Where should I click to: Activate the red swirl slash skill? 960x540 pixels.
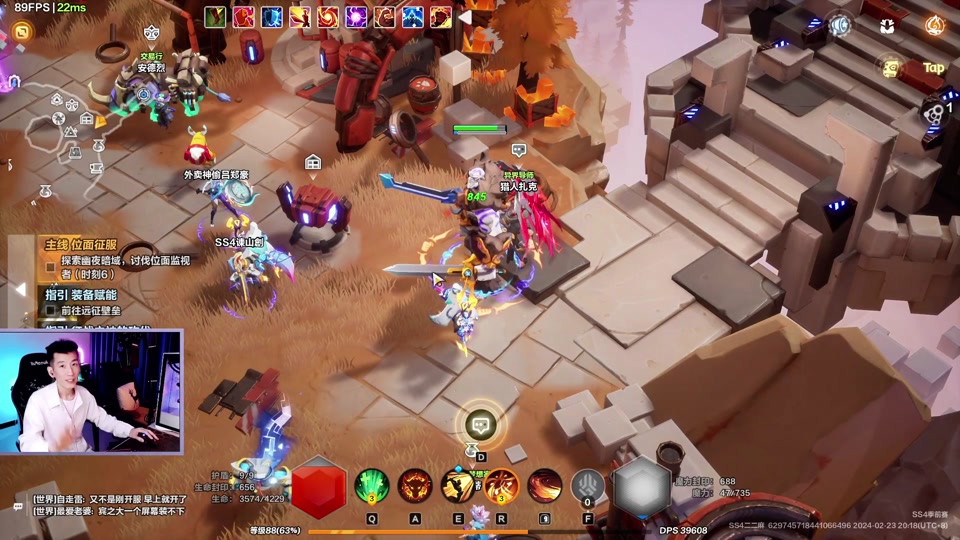[x=544, y=486]
